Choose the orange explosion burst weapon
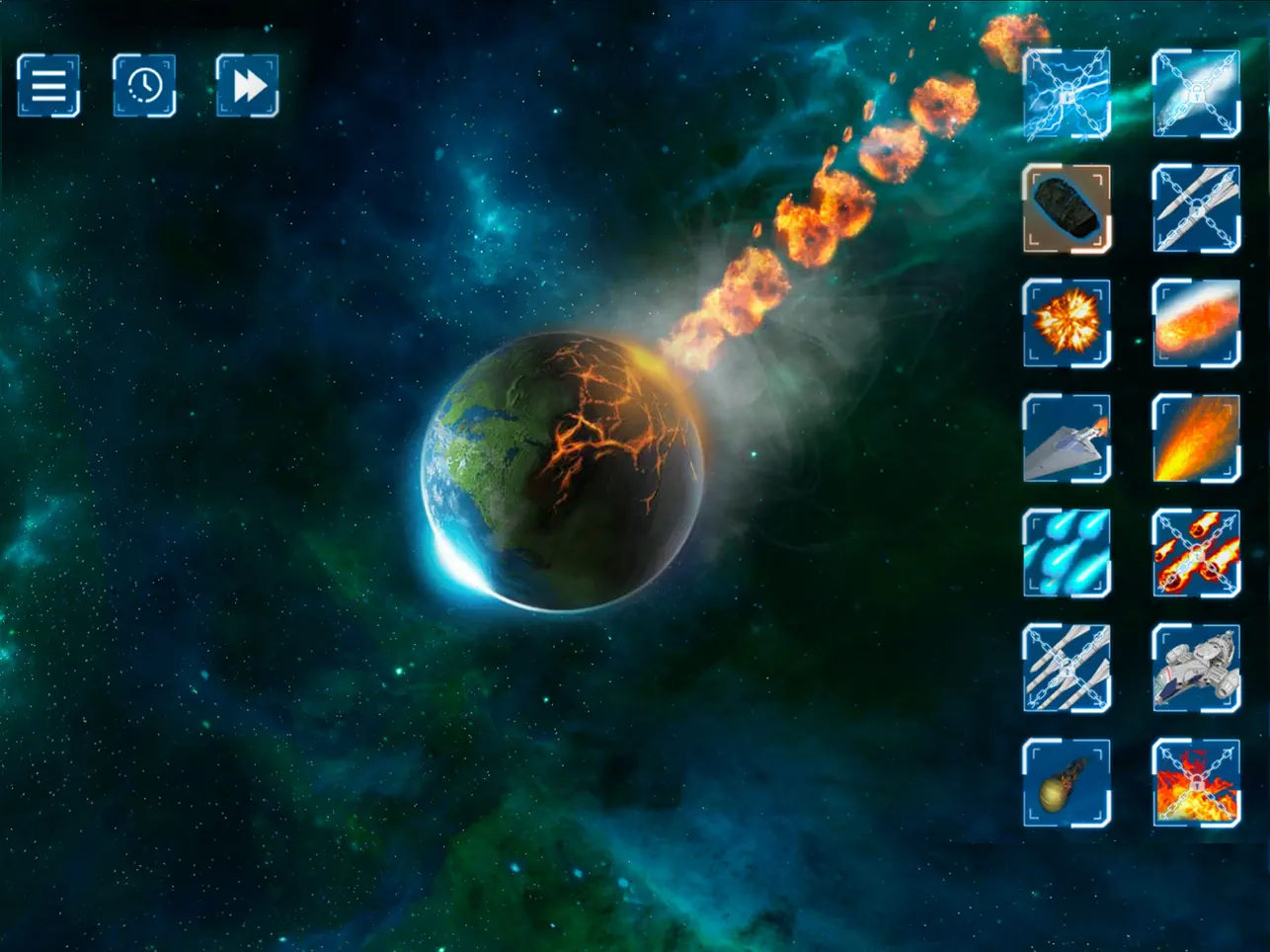 (1067, 323)
